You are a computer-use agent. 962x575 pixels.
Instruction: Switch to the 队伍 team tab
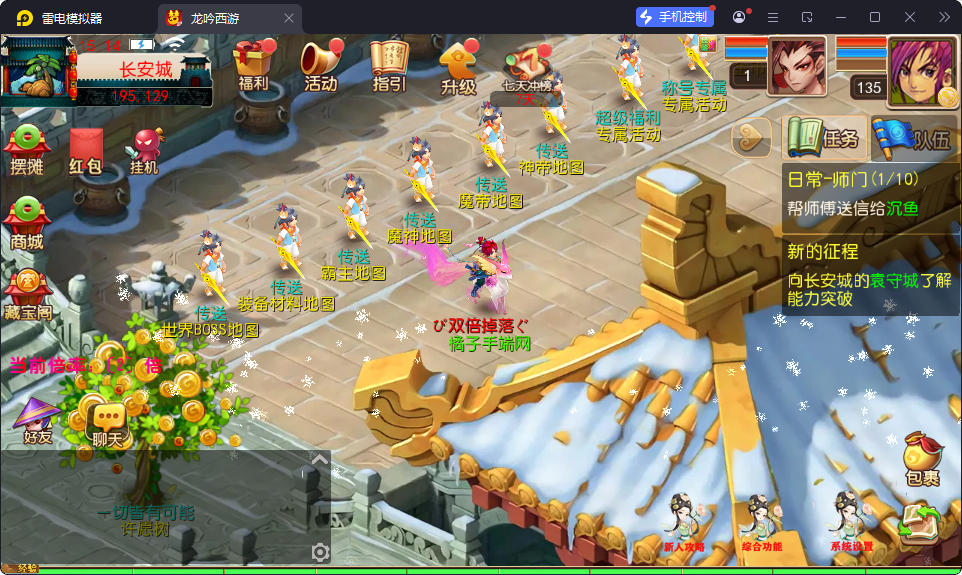[914, 139]
